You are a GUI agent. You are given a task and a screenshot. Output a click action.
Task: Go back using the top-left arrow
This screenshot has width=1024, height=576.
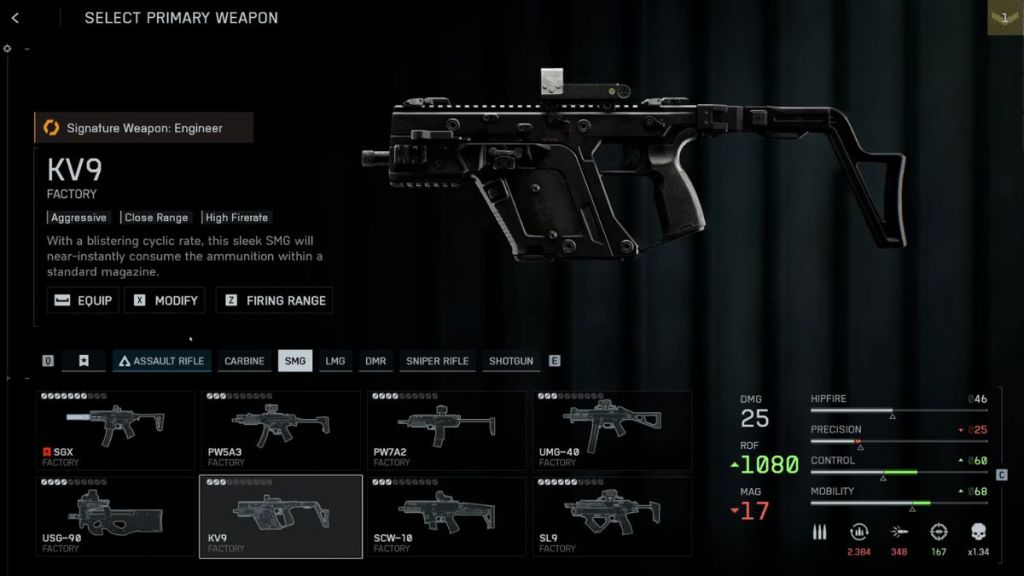tap(15, 18)
